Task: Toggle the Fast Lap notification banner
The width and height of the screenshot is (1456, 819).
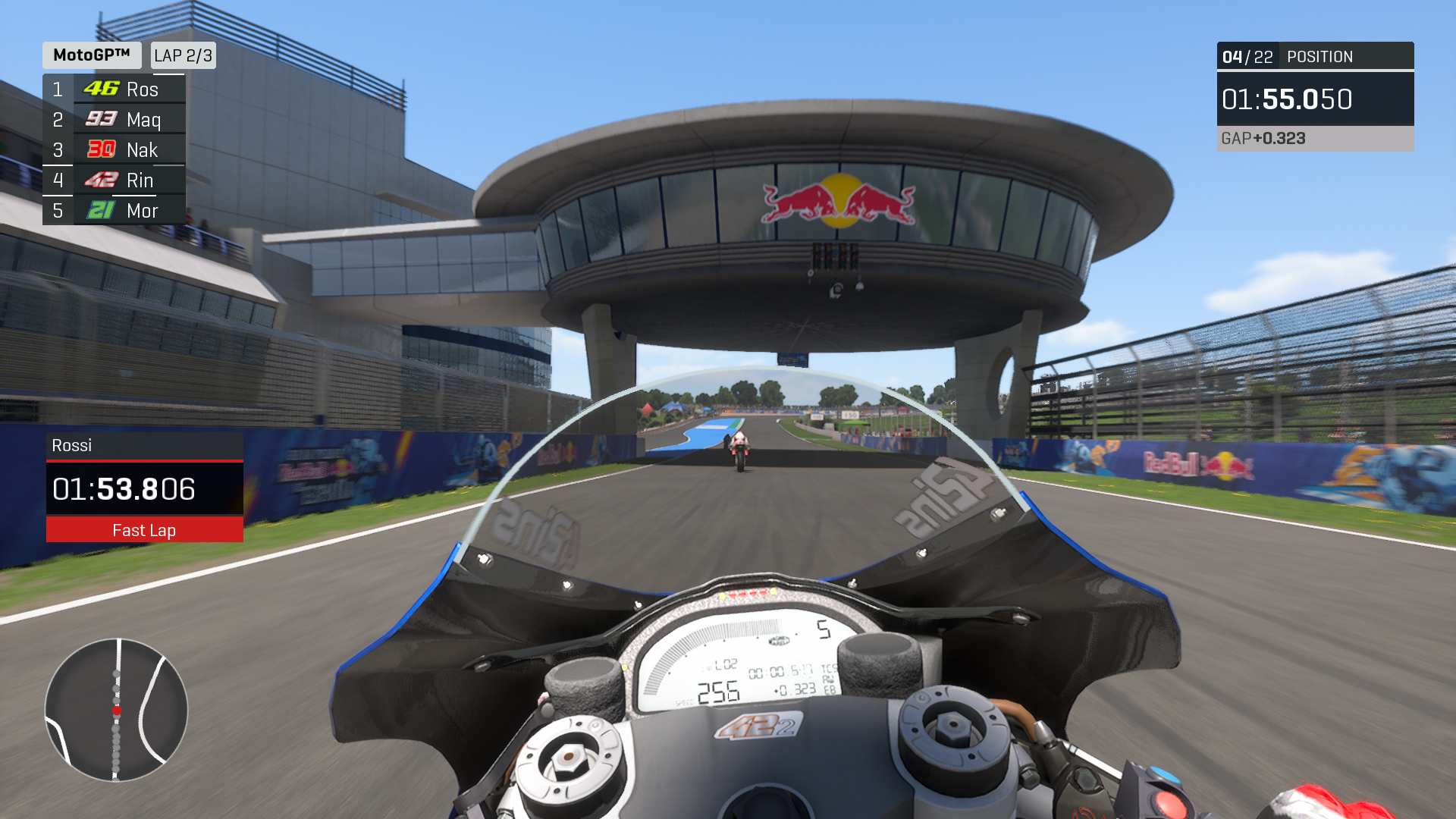Action: pyautogui.click(x=144, y=530)
